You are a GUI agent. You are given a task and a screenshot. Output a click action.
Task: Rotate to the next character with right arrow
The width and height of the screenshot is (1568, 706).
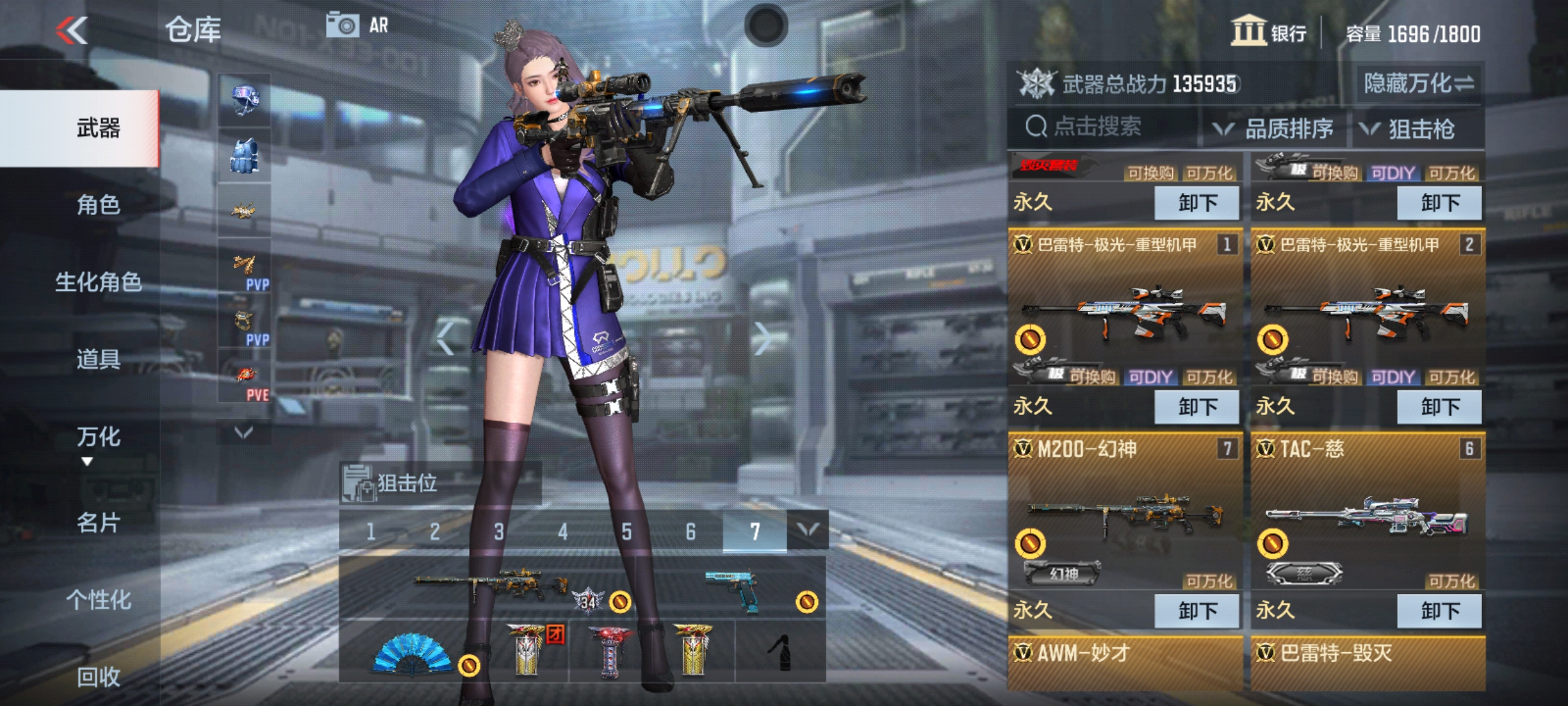763,338
